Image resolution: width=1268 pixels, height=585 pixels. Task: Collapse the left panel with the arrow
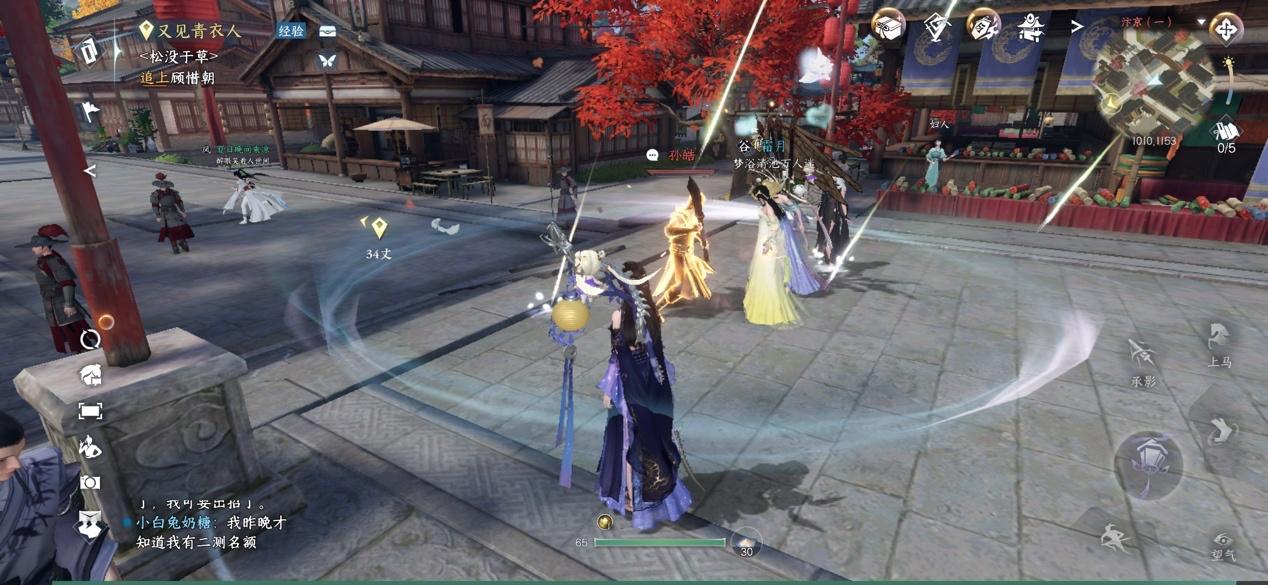pyautogui.click(x=90, y=171)
